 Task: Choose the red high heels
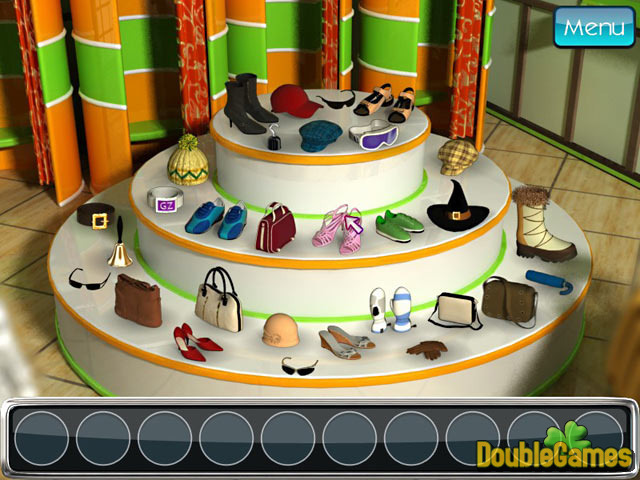click(x=195, y=342)
